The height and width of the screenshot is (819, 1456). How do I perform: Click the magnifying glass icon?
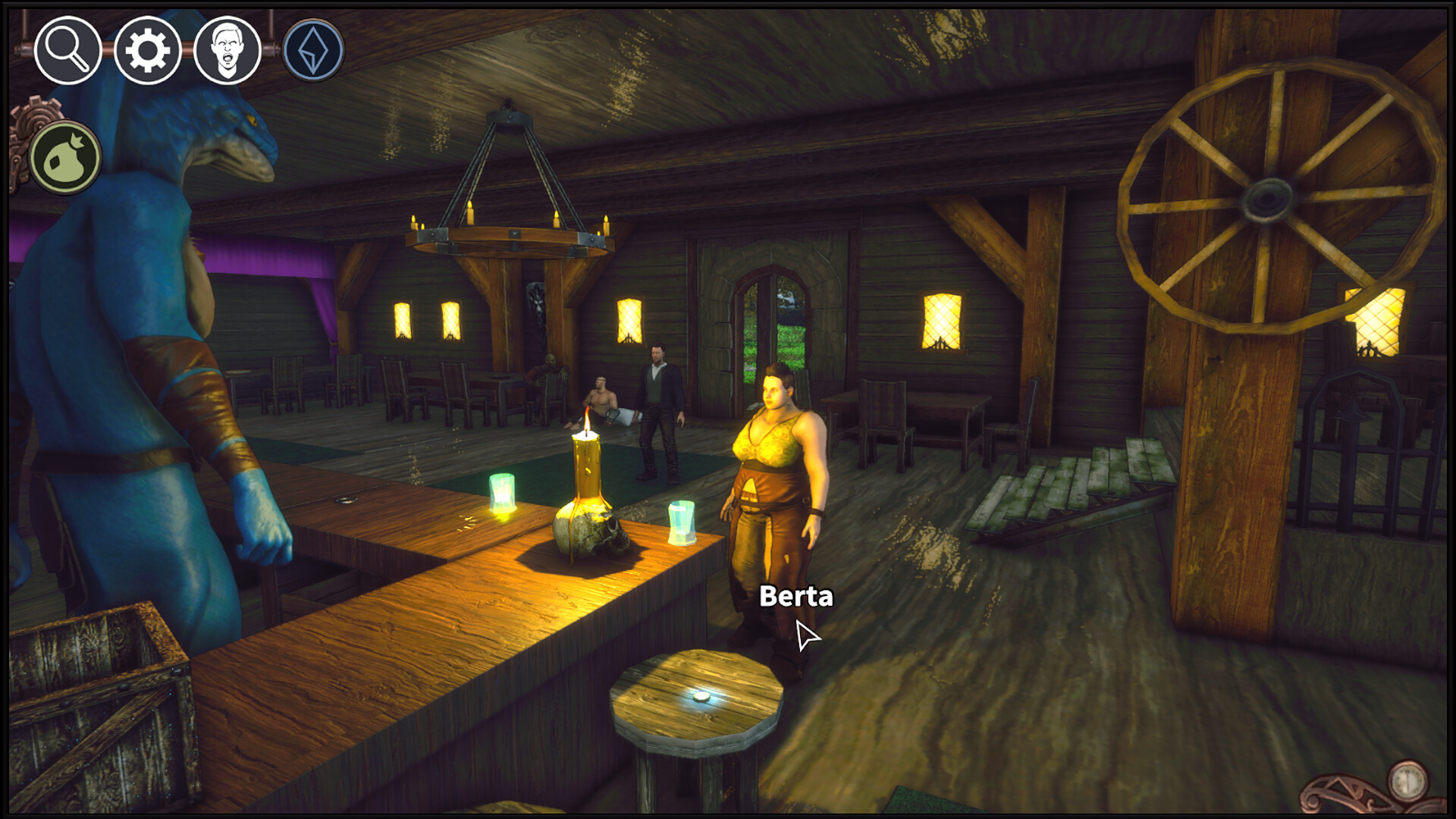click(67, 51)
